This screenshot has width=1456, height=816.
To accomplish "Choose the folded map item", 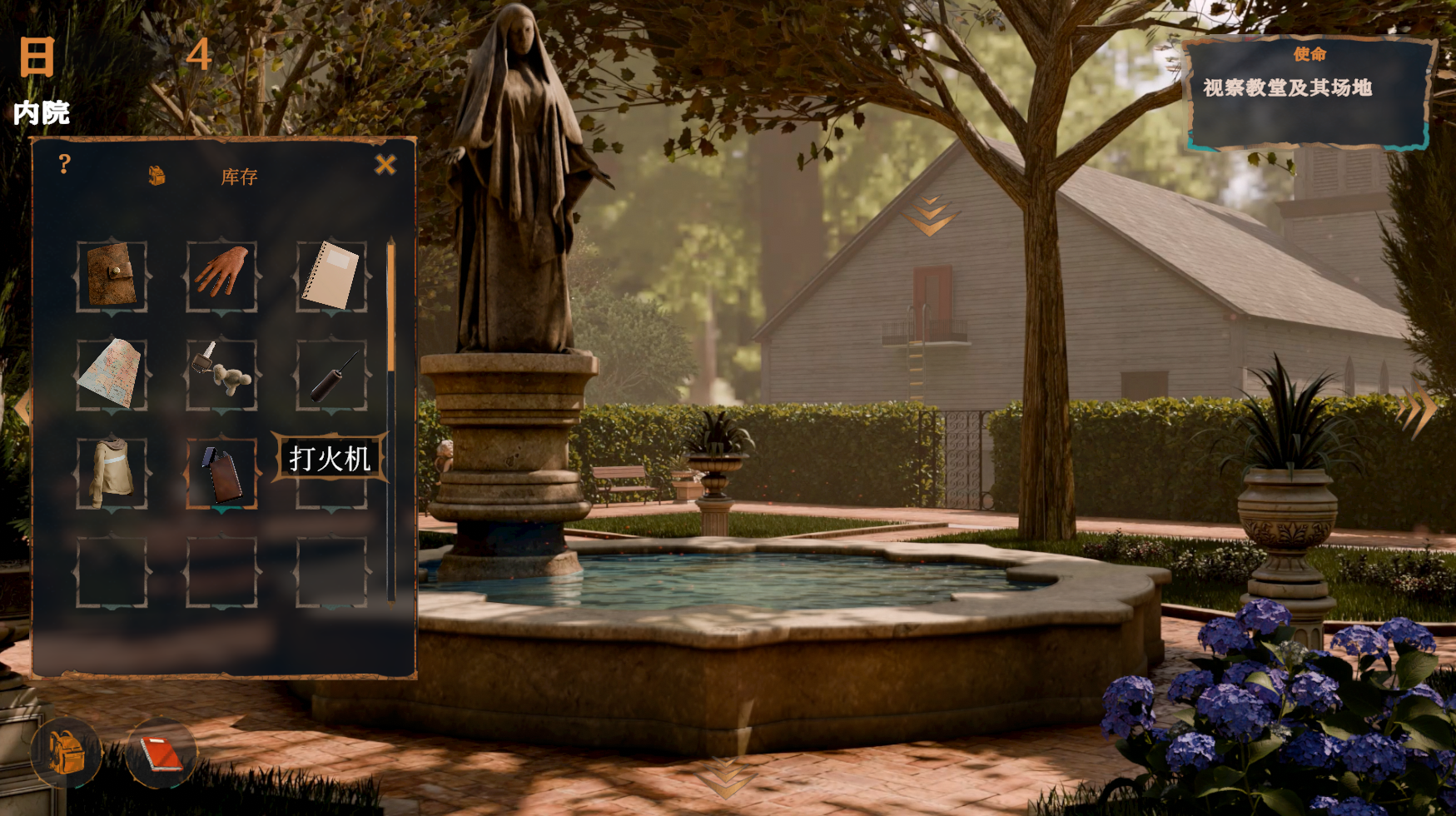I will pos(112,374).
